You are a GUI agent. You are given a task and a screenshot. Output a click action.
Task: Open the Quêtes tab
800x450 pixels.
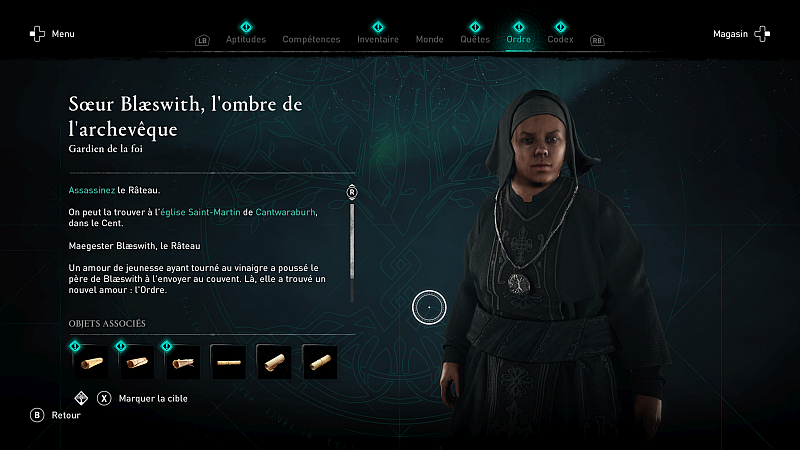coord(475,39)
